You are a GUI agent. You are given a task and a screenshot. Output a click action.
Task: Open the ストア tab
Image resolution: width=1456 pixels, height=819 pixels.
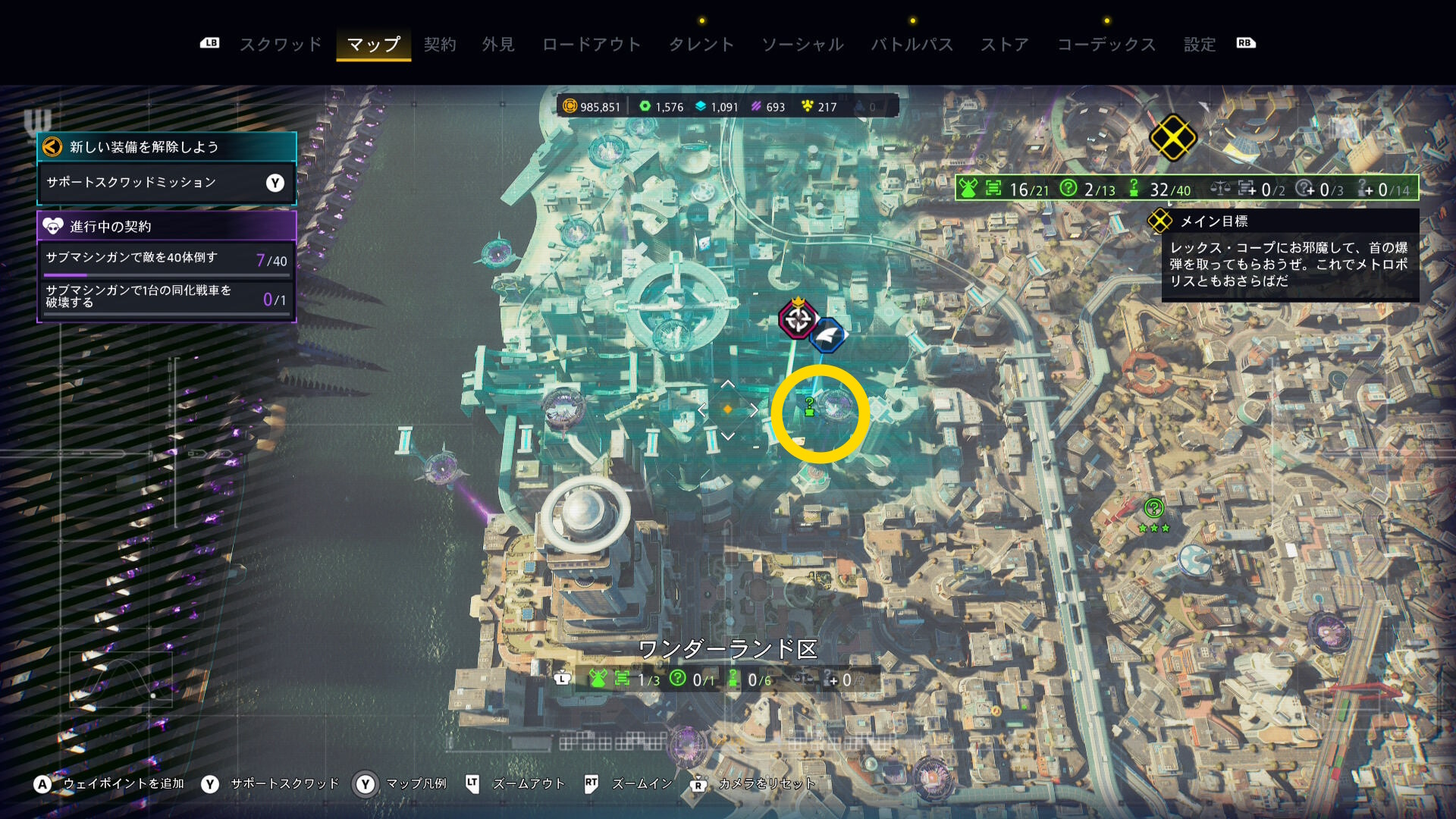click(x=1005, y=44)
